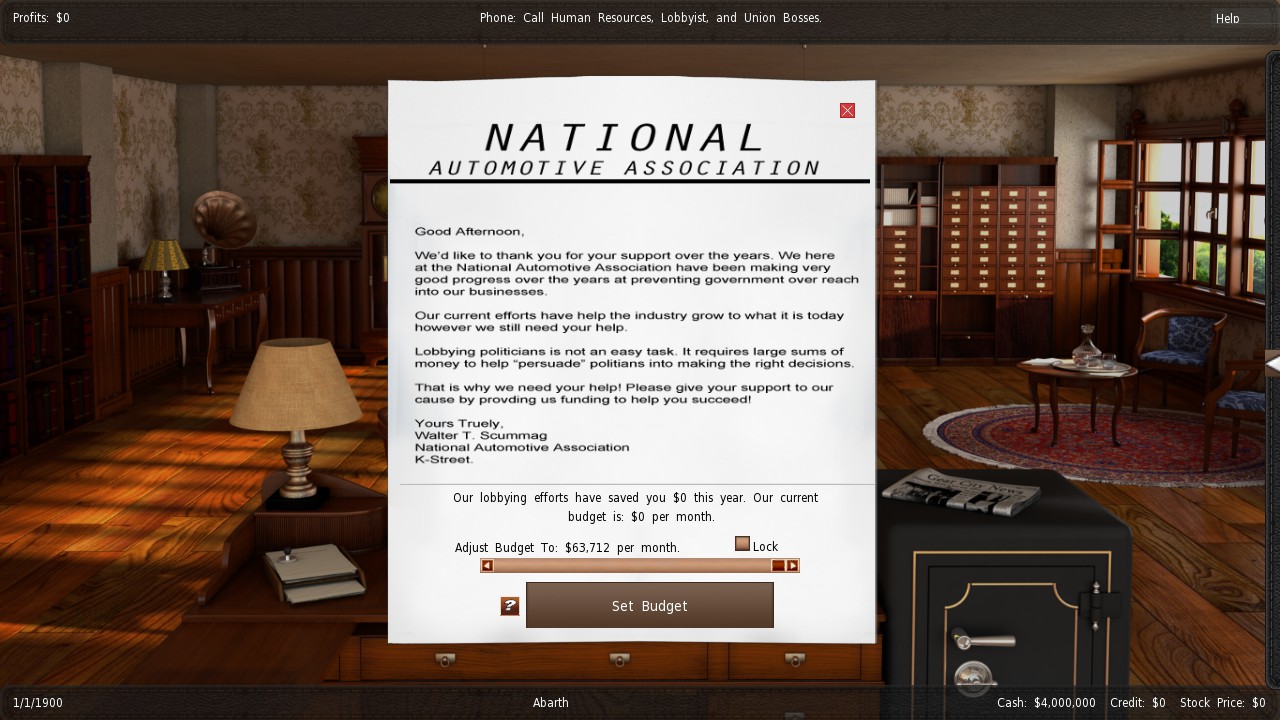Open the Help menu

point(1227,18)
